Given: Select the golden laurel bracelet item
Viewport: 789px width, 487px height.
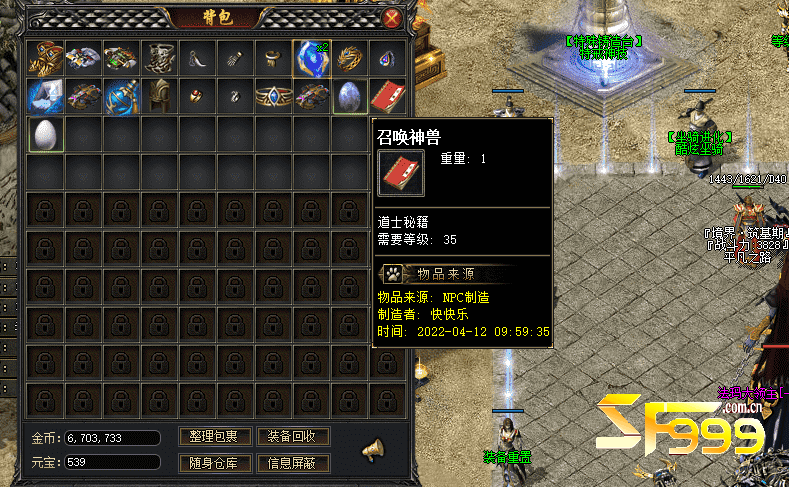Looking at the screenshot, I should (350, 59).
